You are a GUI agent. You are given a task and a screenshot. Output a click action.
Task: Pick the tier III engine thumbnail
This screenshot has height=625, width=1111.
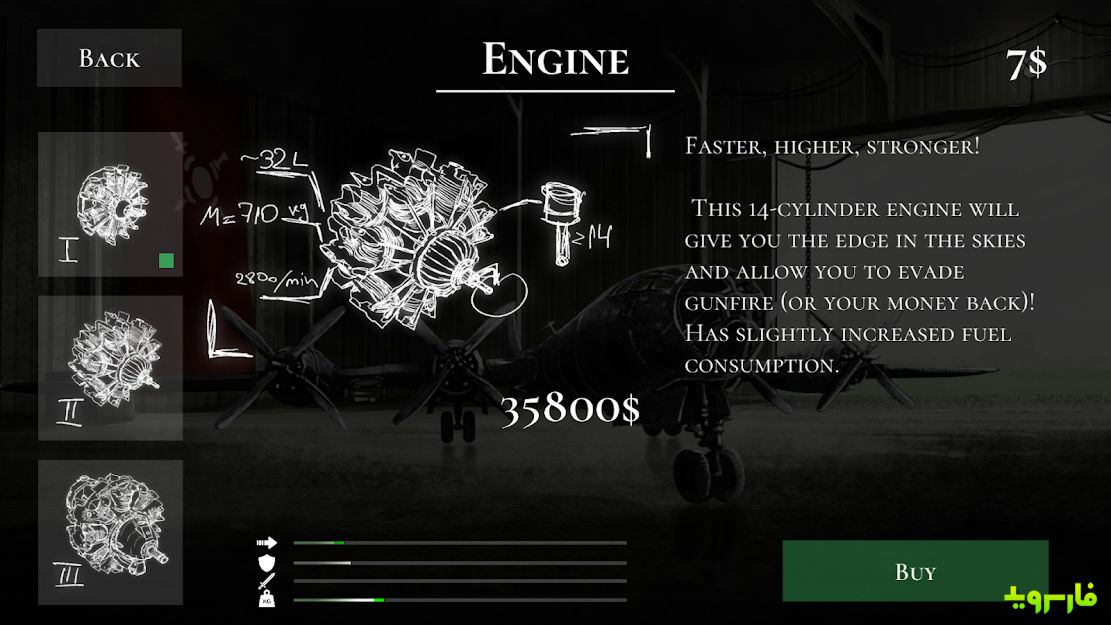click(x=110, y=531)
